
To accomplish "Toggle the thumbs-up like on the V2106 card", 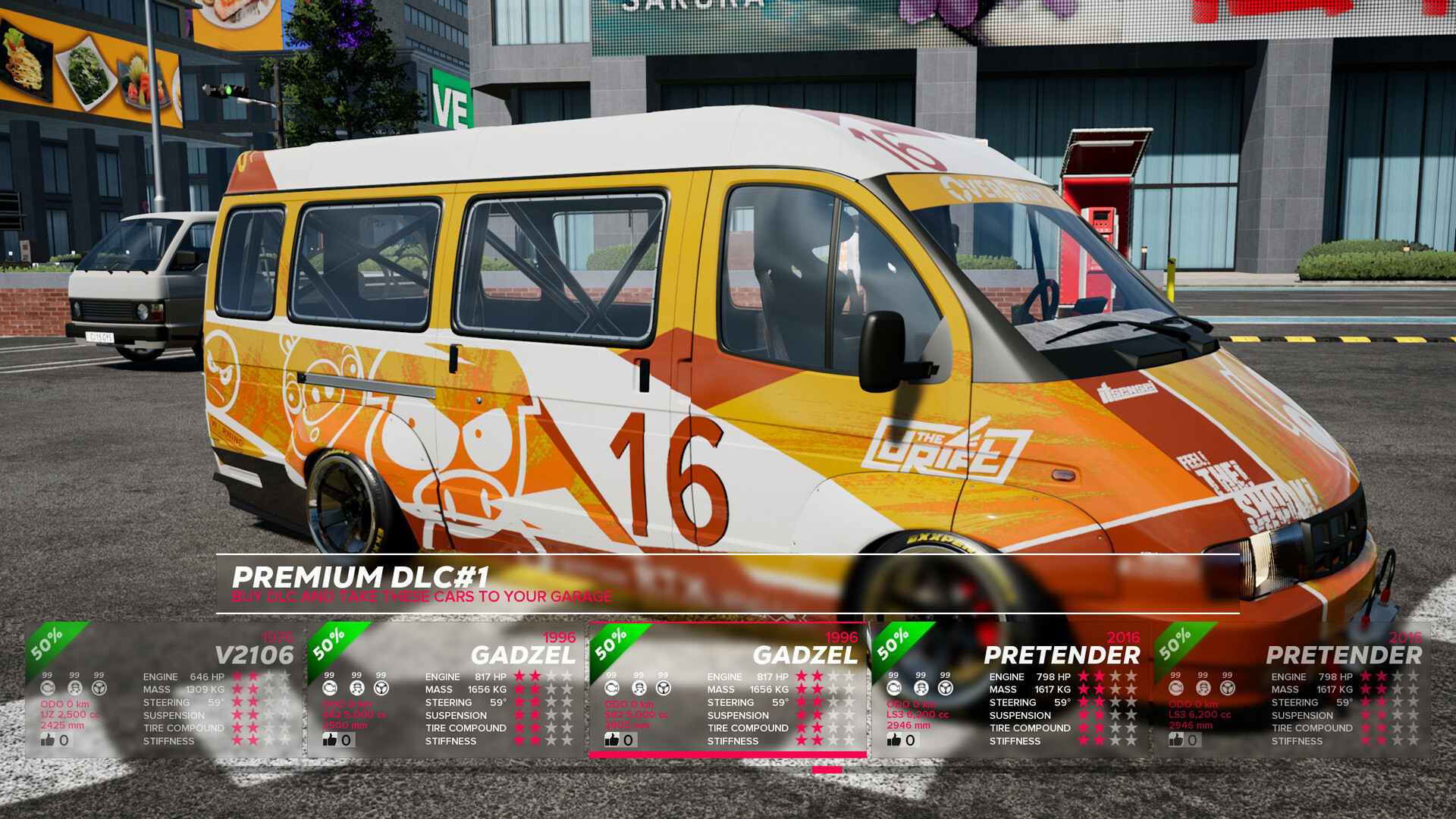I will [47, 739].
